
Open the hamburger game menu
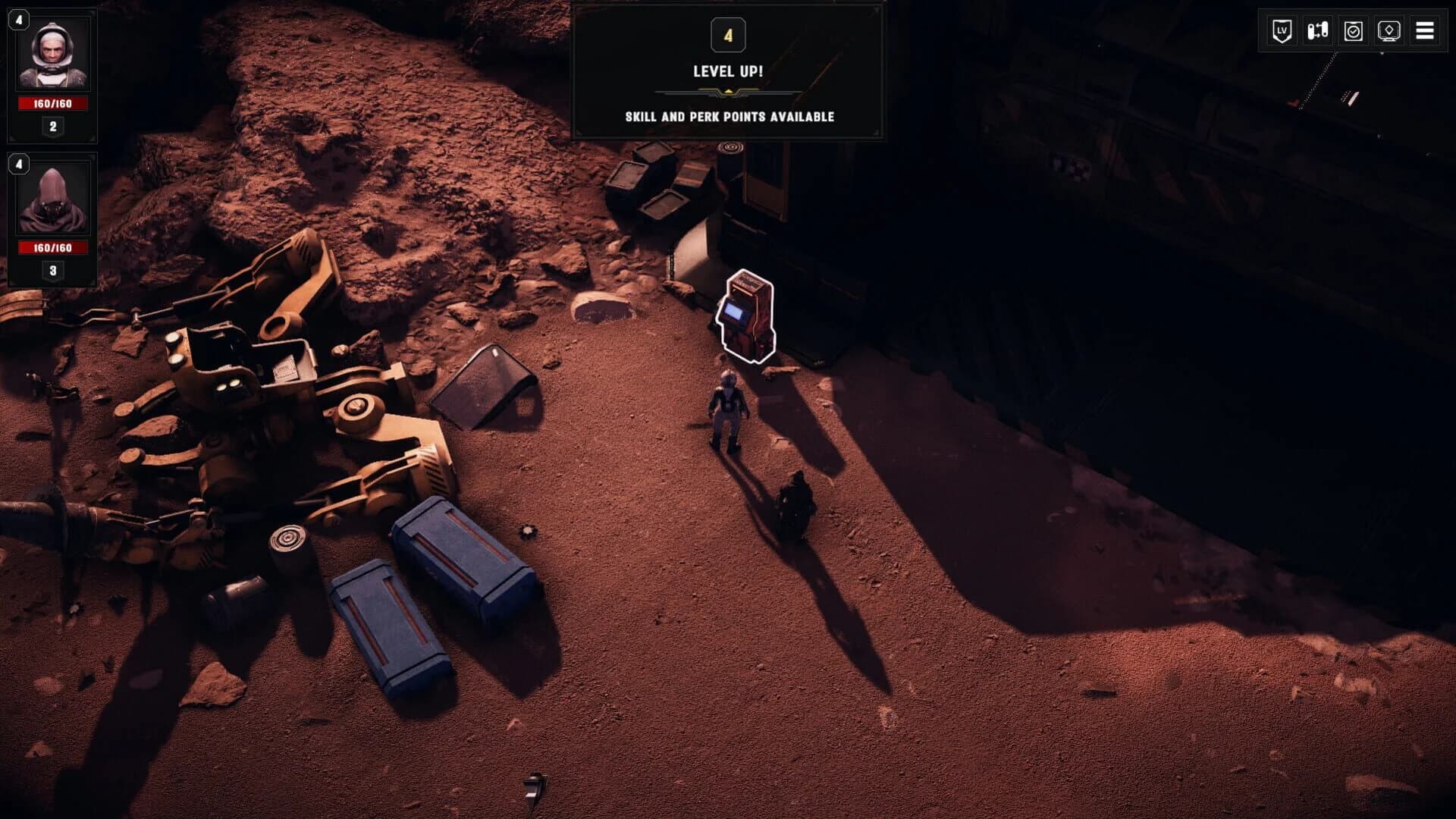(1426, 31)
